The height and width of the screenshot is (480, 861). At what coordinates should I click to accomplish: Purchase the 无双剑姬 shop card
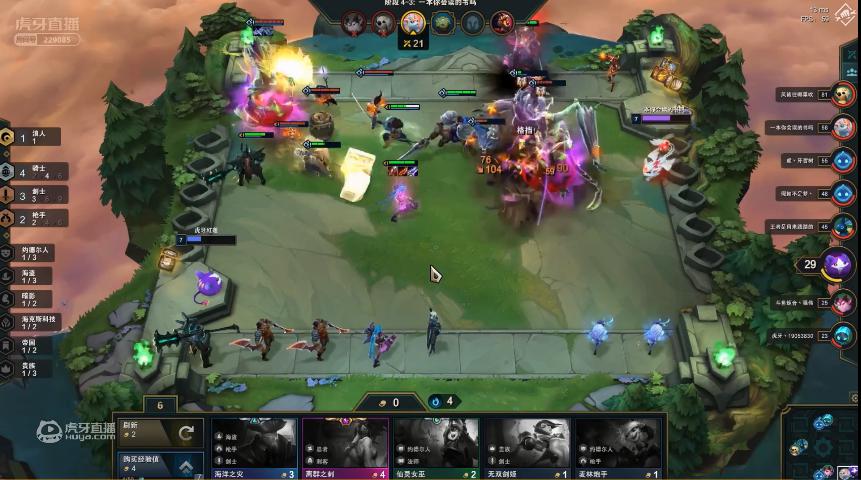click(526, 447)
